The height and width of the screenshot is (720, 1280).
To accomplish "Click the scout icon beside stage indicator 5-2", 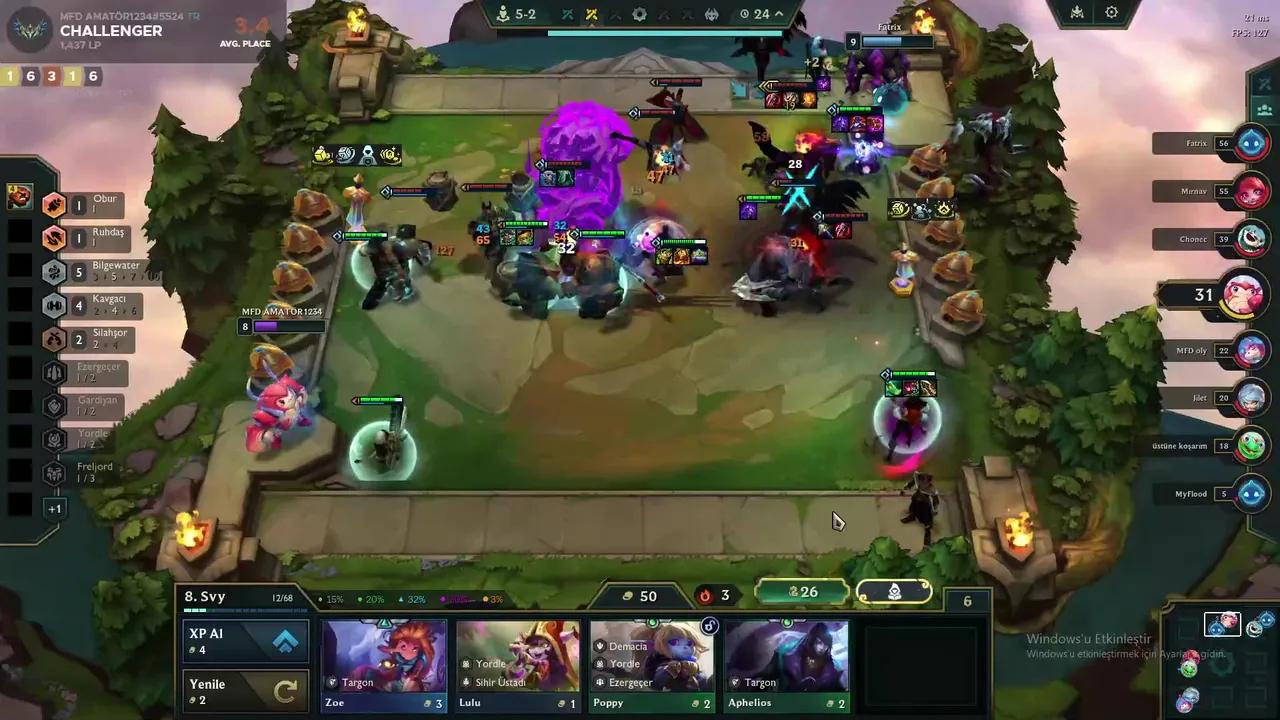I will pos(504,14).
